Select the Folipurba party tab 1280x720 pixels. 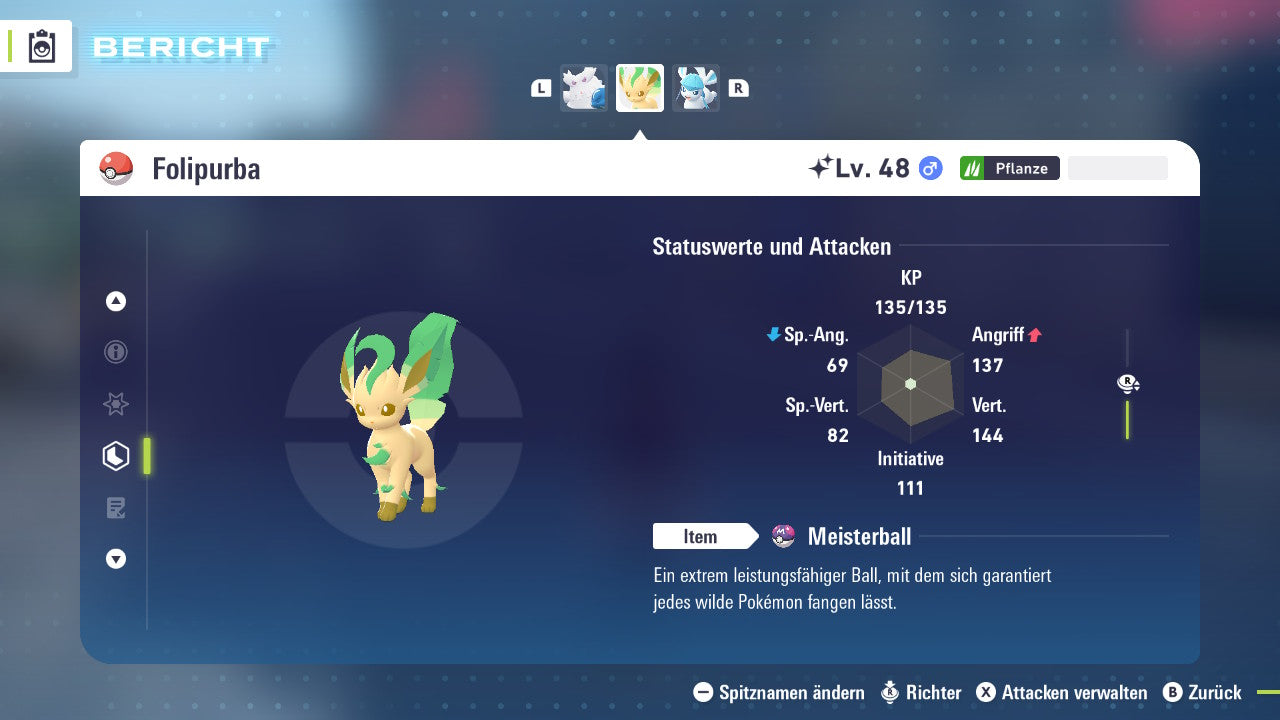pyautogui.click(x=639, y=88)
